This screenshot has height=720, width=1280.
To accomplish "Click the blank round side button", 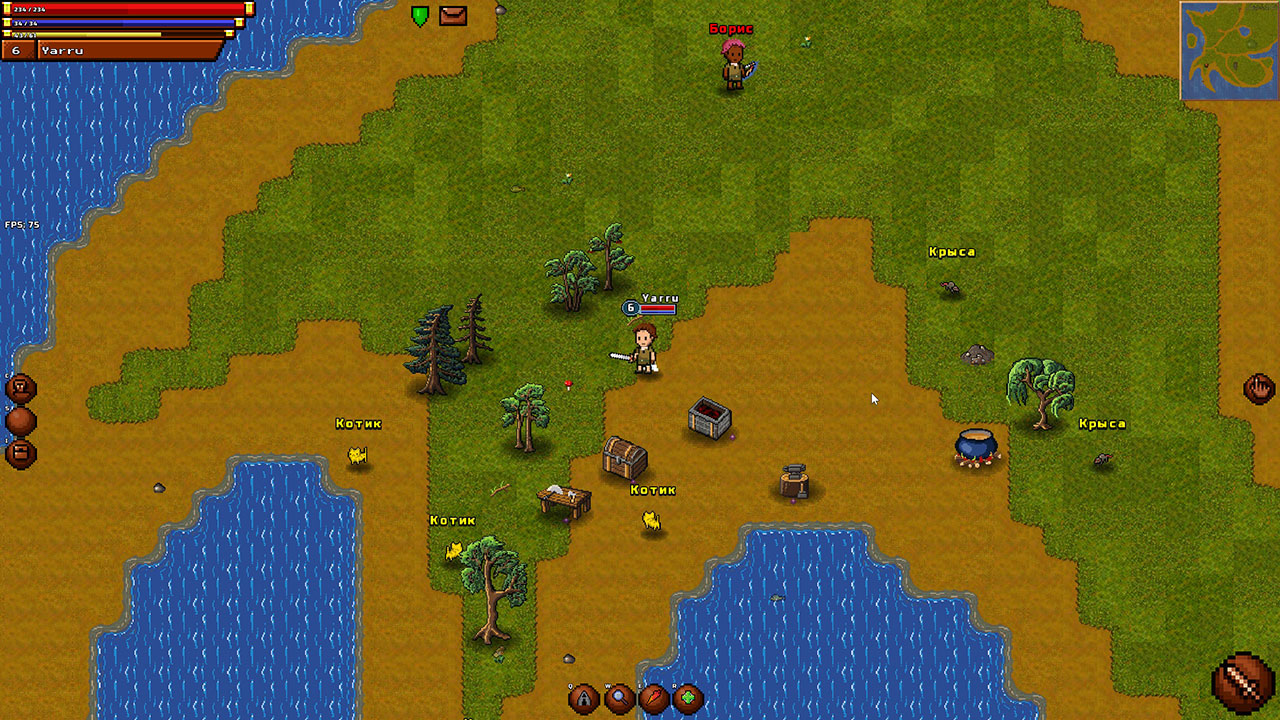I will pos(21,421).
